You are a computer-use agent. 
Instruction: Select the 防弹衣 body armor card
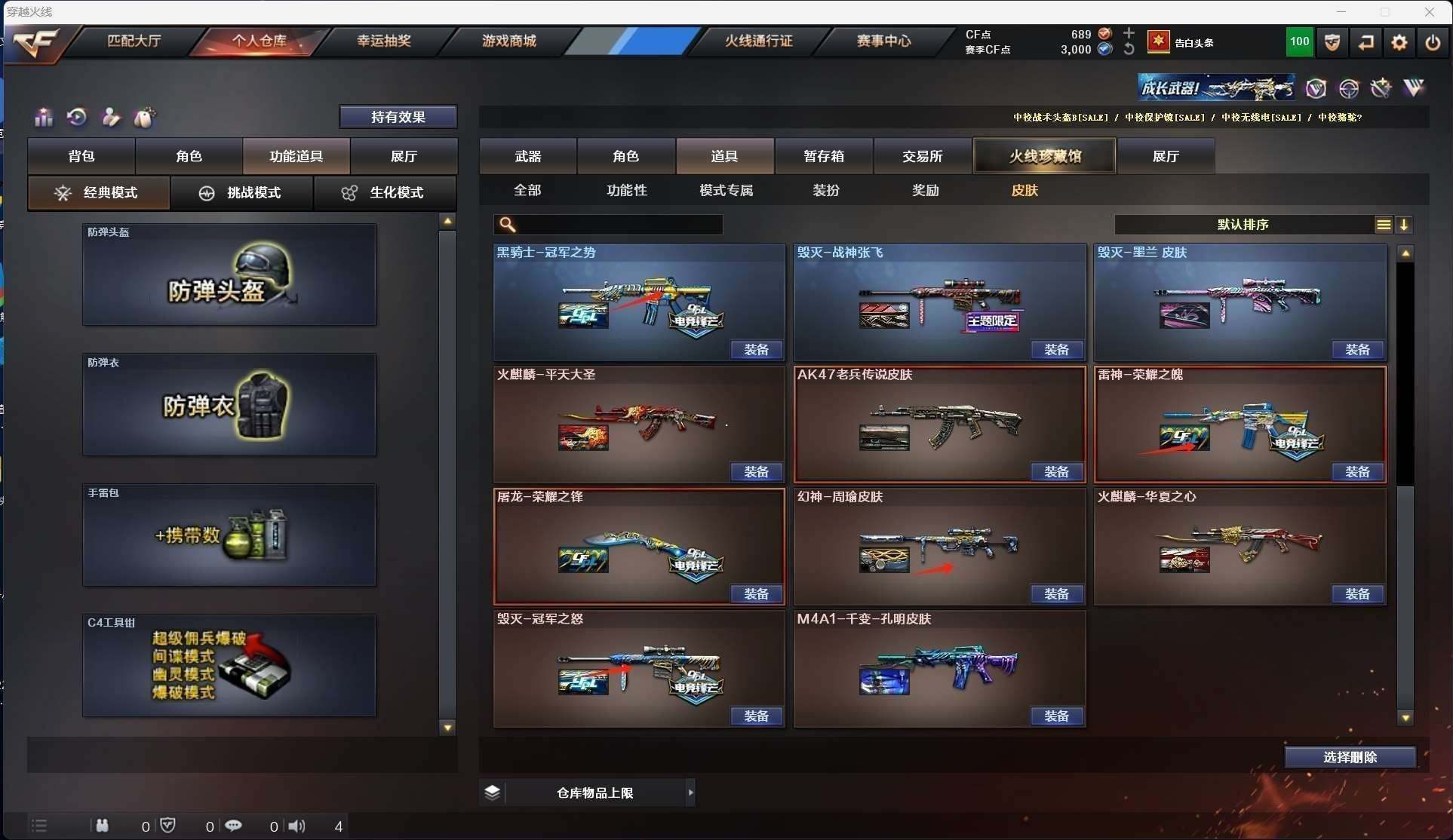pyautogui.click(x=229, y=405)
